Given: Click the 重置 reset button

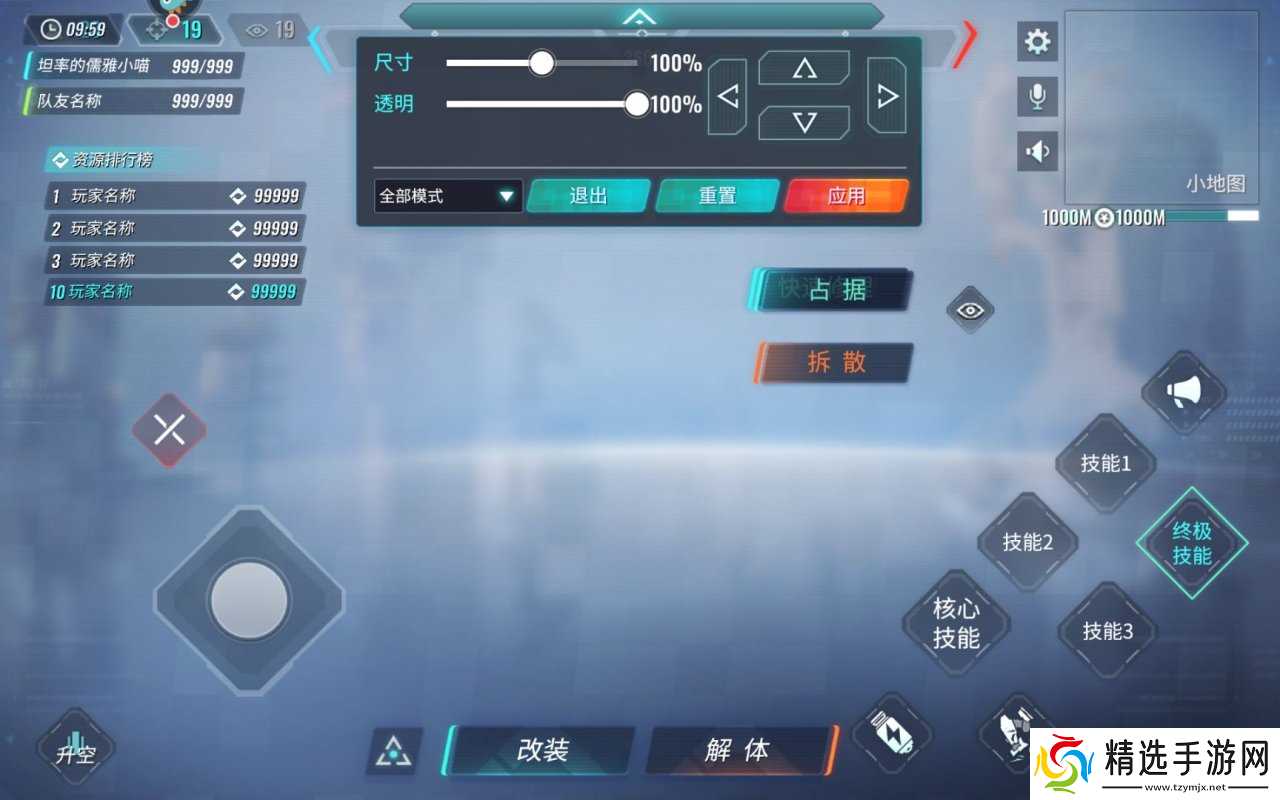Looking at the screenshot, I should click(718, 196).
